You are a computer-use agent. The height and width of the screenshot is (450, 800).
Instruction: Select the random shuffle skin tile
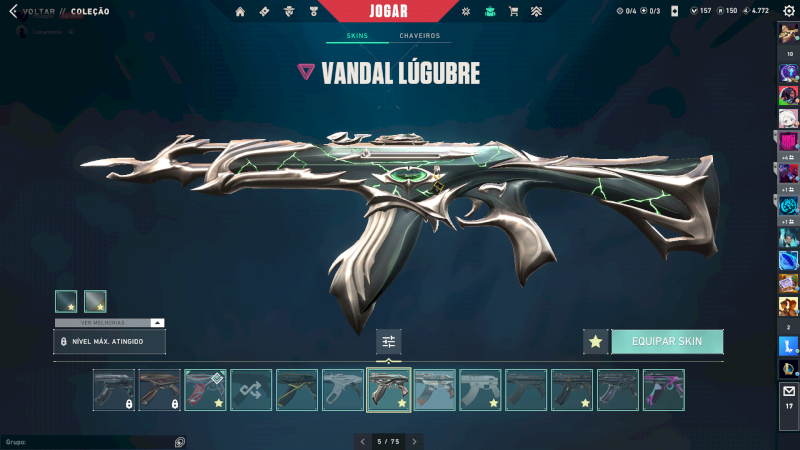pos(251,390)
